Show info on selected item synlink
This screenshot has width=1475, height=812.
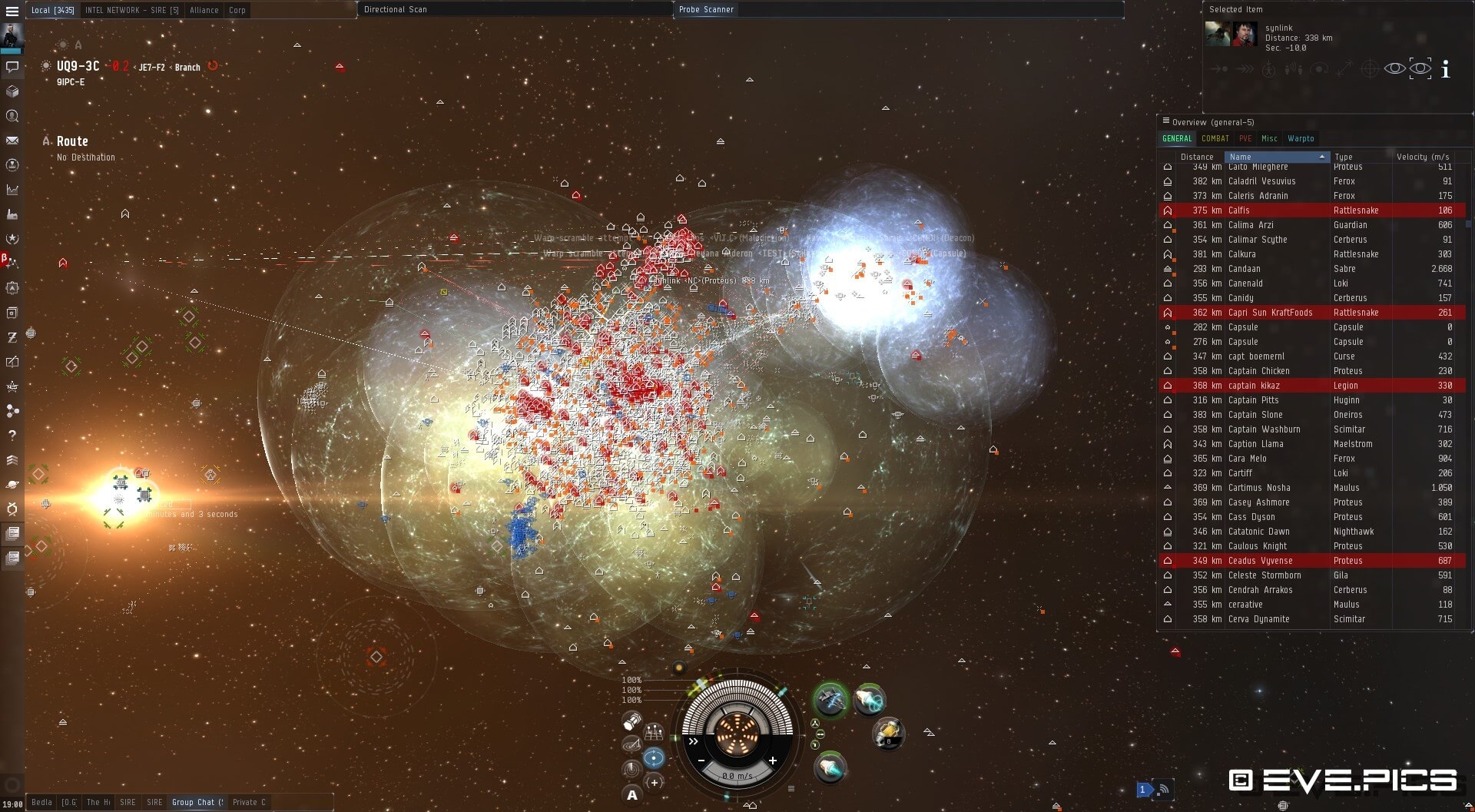point(1445,69)
